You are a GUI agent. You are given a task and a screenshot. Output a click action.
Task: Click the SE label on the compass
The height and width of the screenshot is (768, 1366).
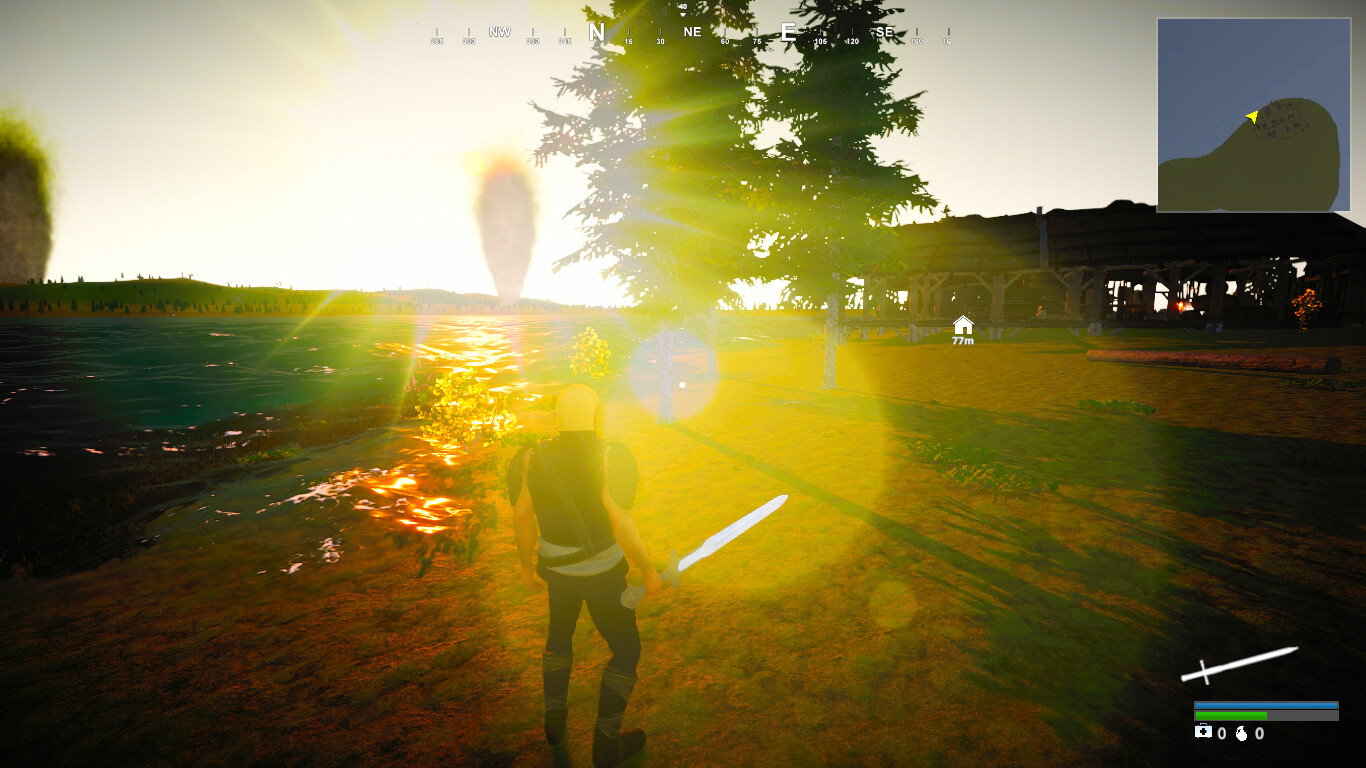(885, 31)
